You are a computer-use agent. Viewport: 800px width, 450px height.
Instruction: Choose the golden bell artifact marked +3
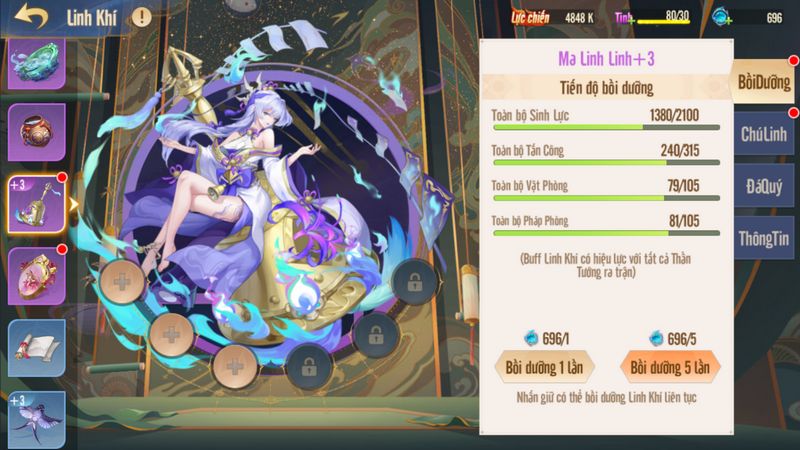click(37, 204)
